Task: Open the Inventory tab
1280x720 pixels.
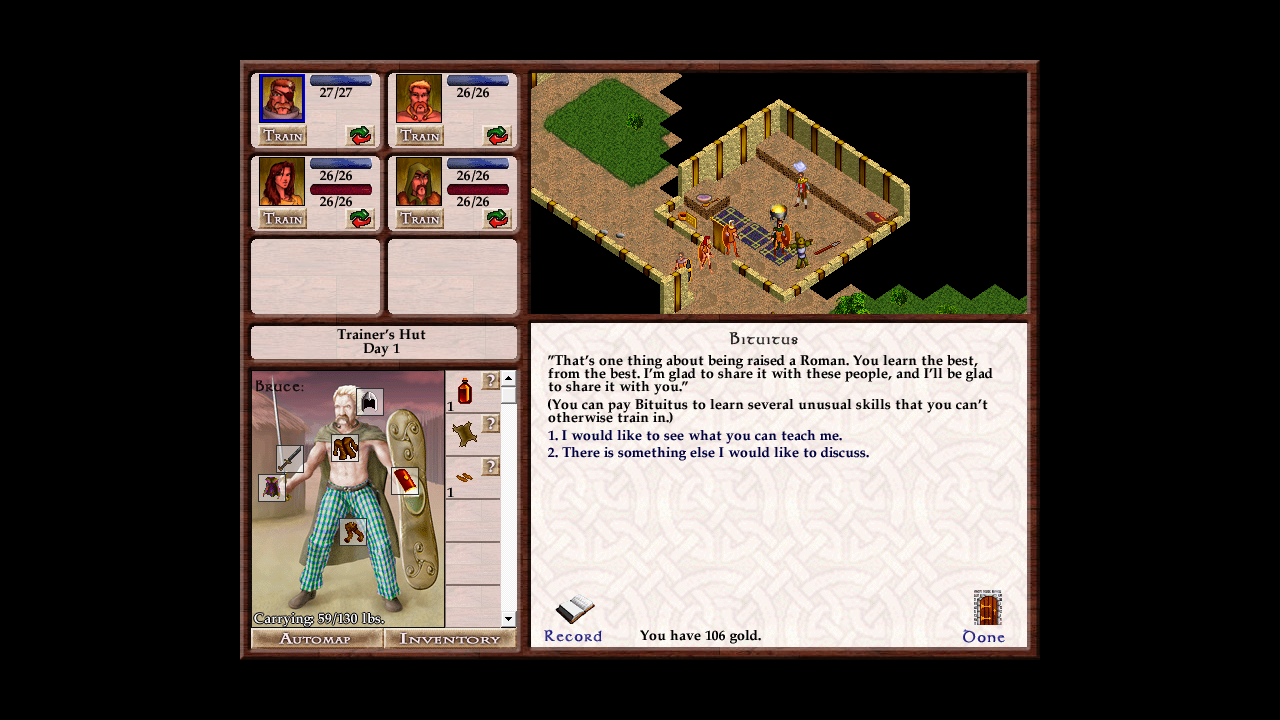Action: [449, 637]
